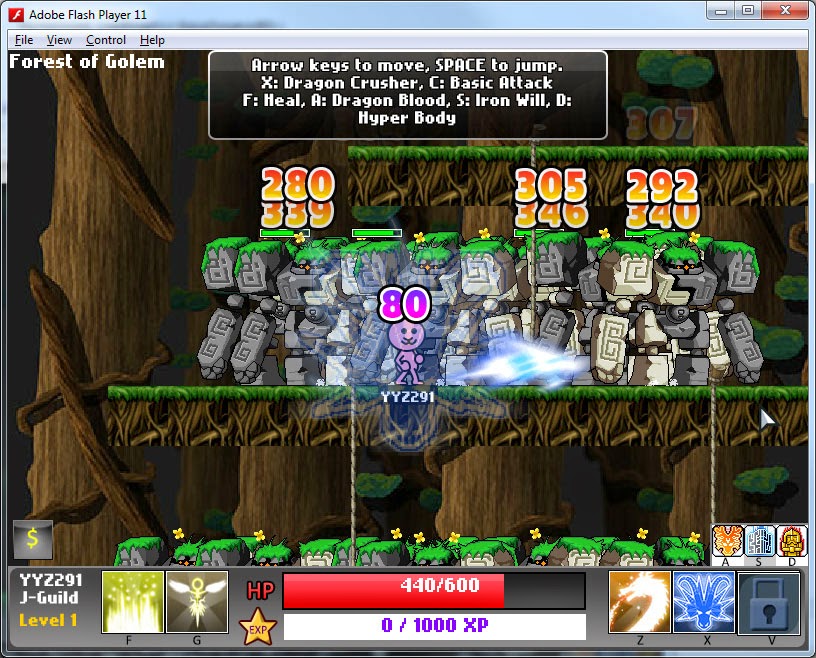Screen dimensions: 816x658
Task: Click the EXP star icon
Action: (257, 628)
